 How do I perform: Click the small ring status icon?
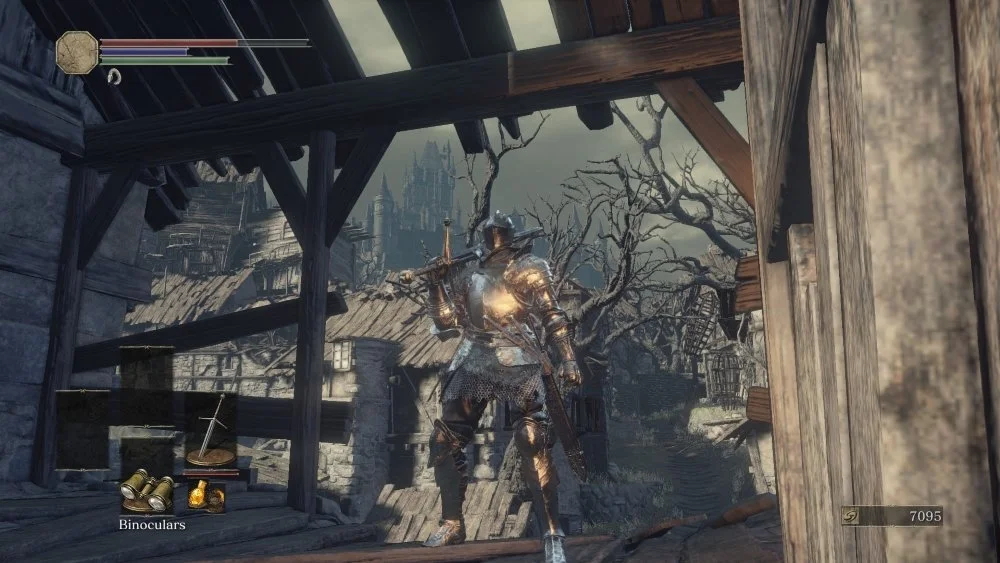point(113,76)
